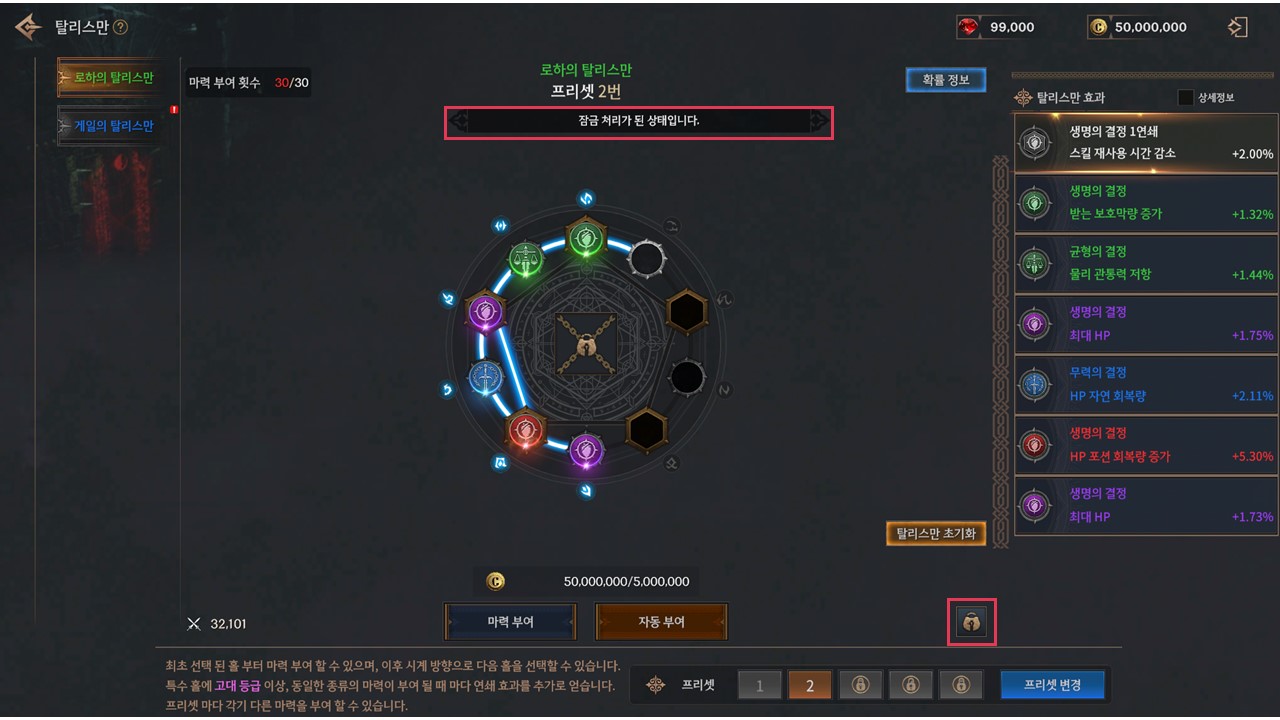Toggle the 상세정보 checkbox
The width and height of the screenshot is (1280, 720).
point(1186,98)
